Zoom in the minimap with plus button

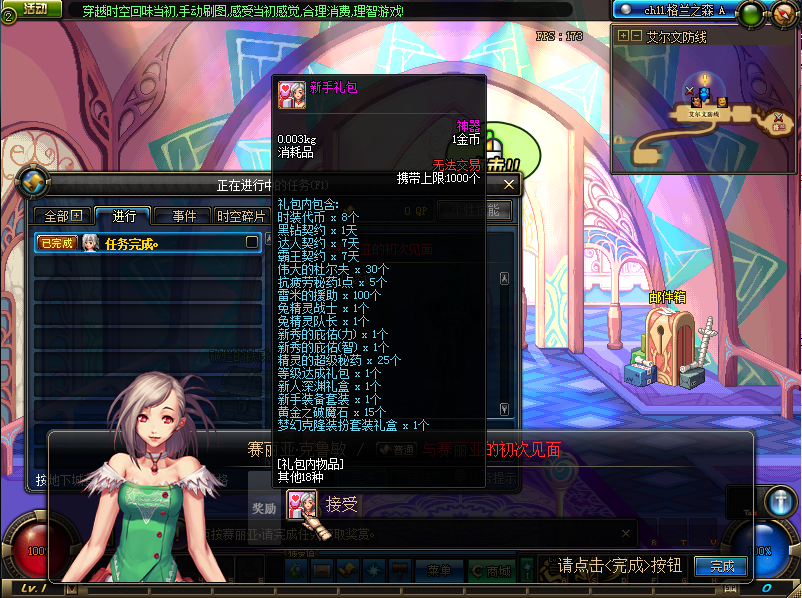[623, 36]
